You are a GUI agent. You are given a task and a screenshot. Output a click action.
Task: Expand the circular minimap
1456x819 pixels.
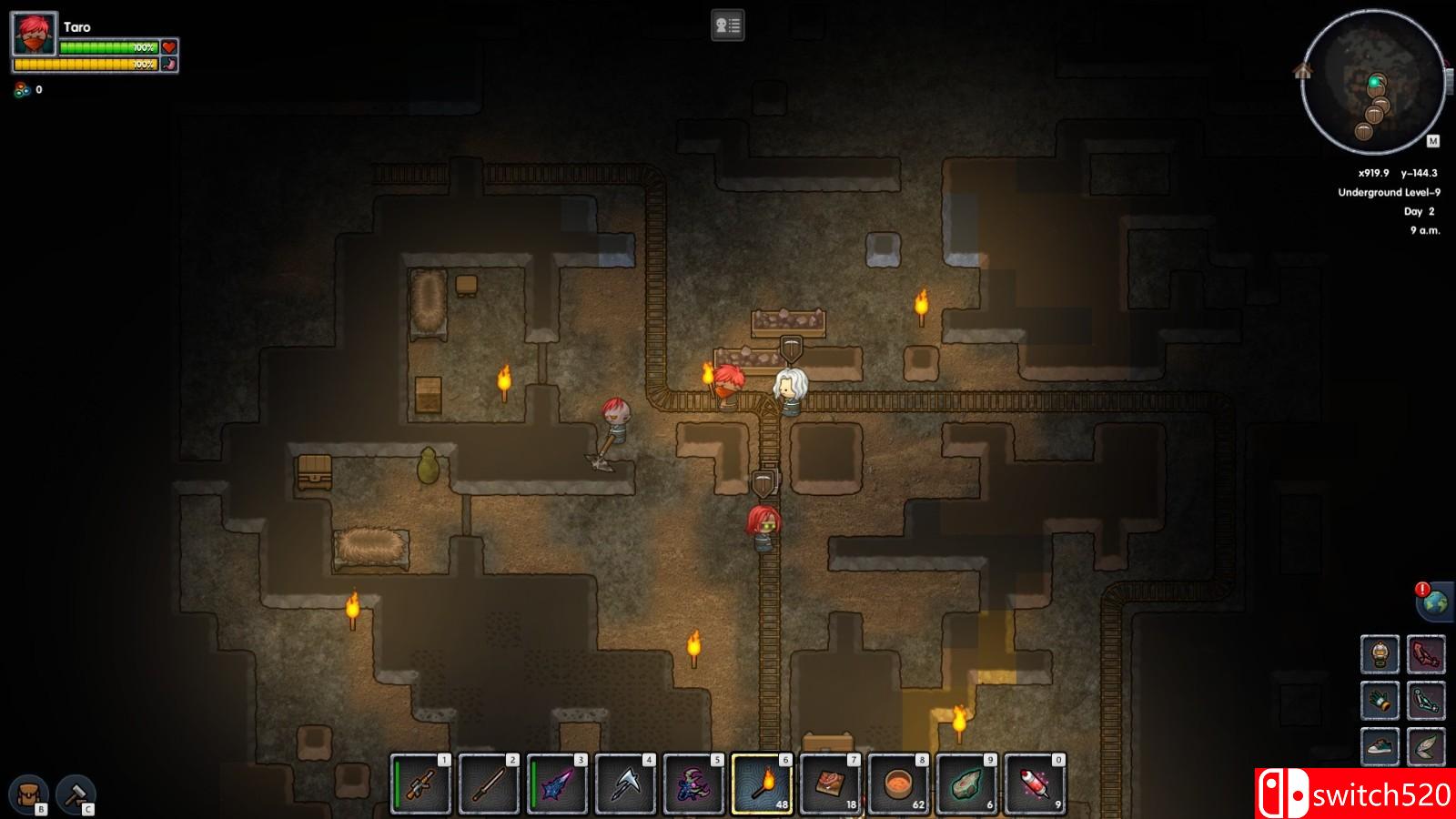1372,82
